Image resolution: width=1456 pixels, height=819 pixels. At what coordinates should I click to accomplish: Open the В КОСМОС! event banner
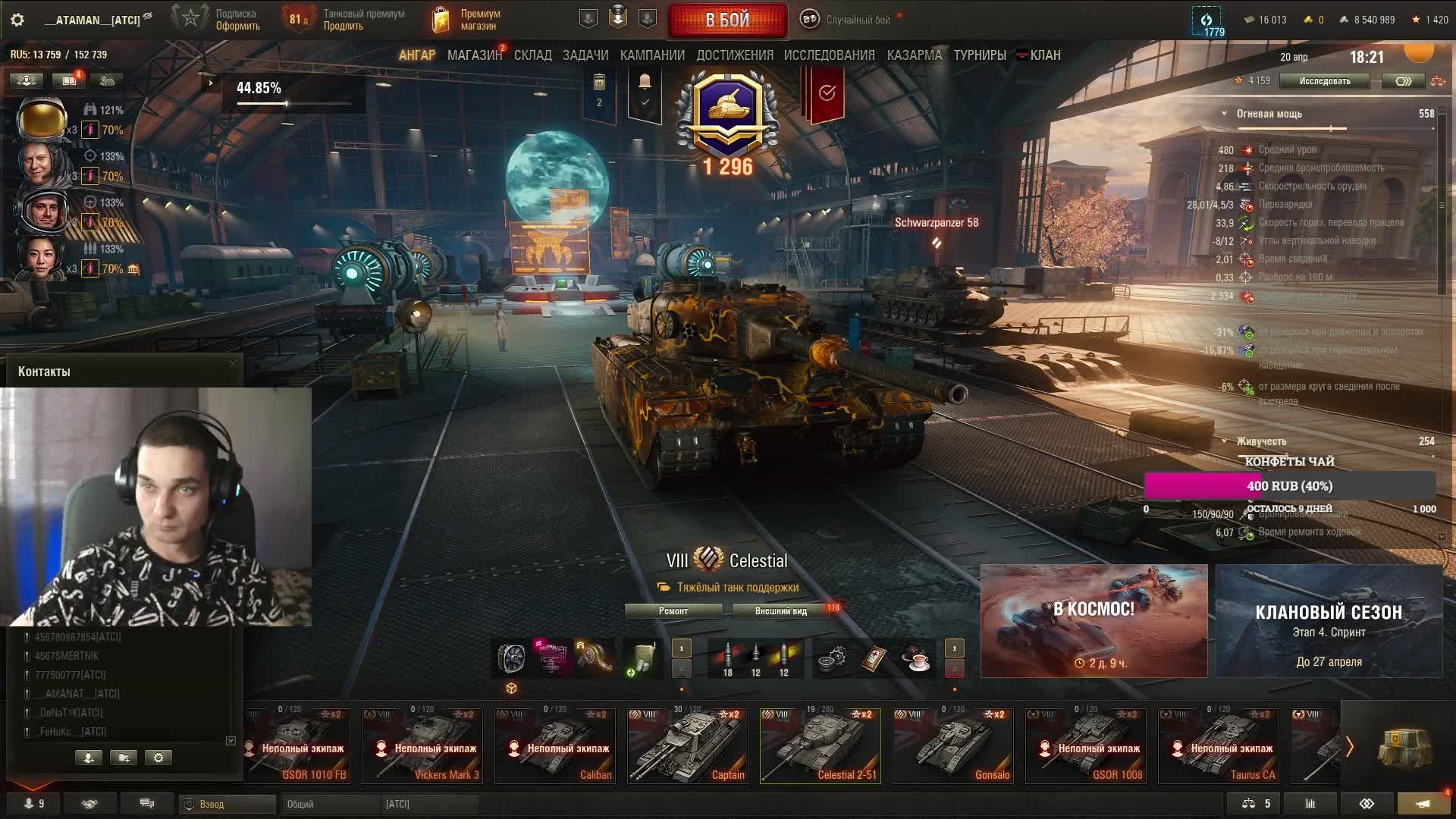point(1094,621)
